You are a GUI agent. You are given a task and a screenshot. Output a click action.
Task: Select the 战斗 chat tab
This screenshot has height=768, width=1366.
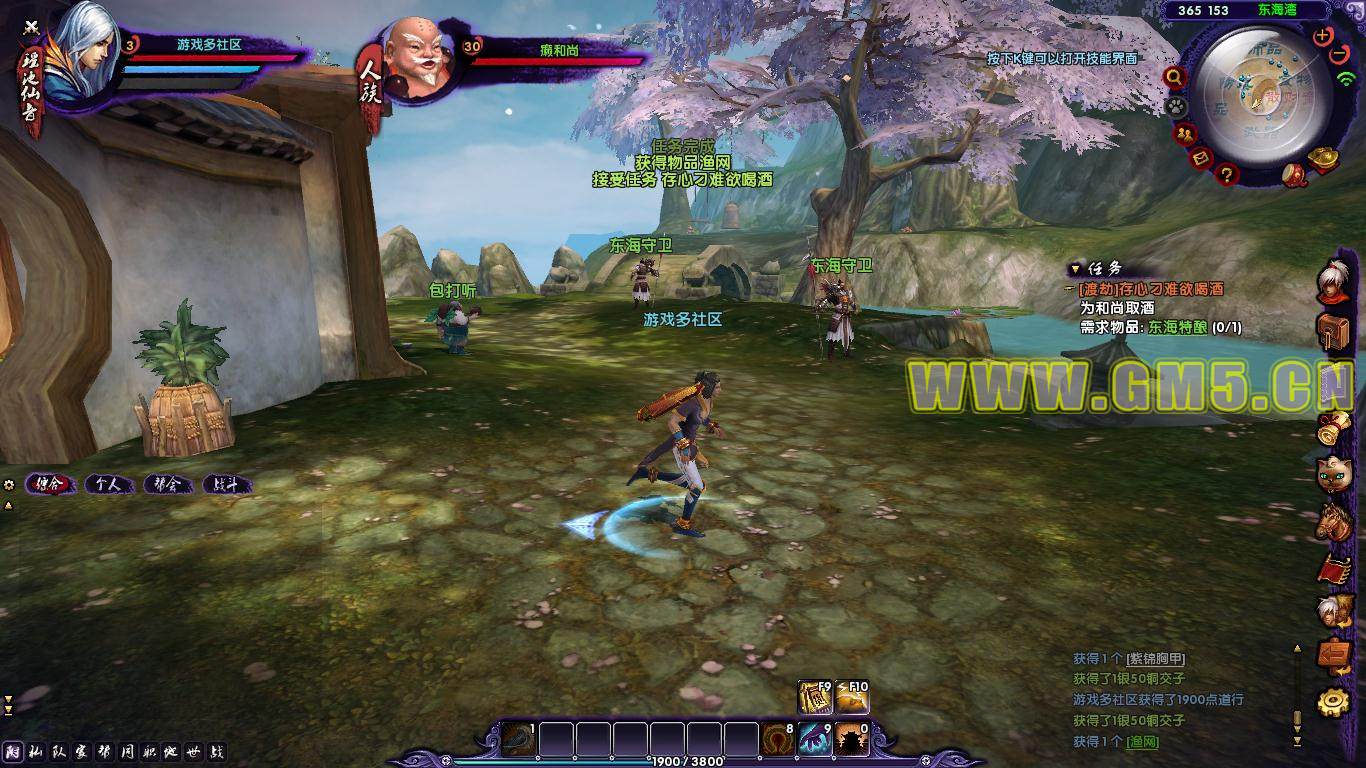226,484
